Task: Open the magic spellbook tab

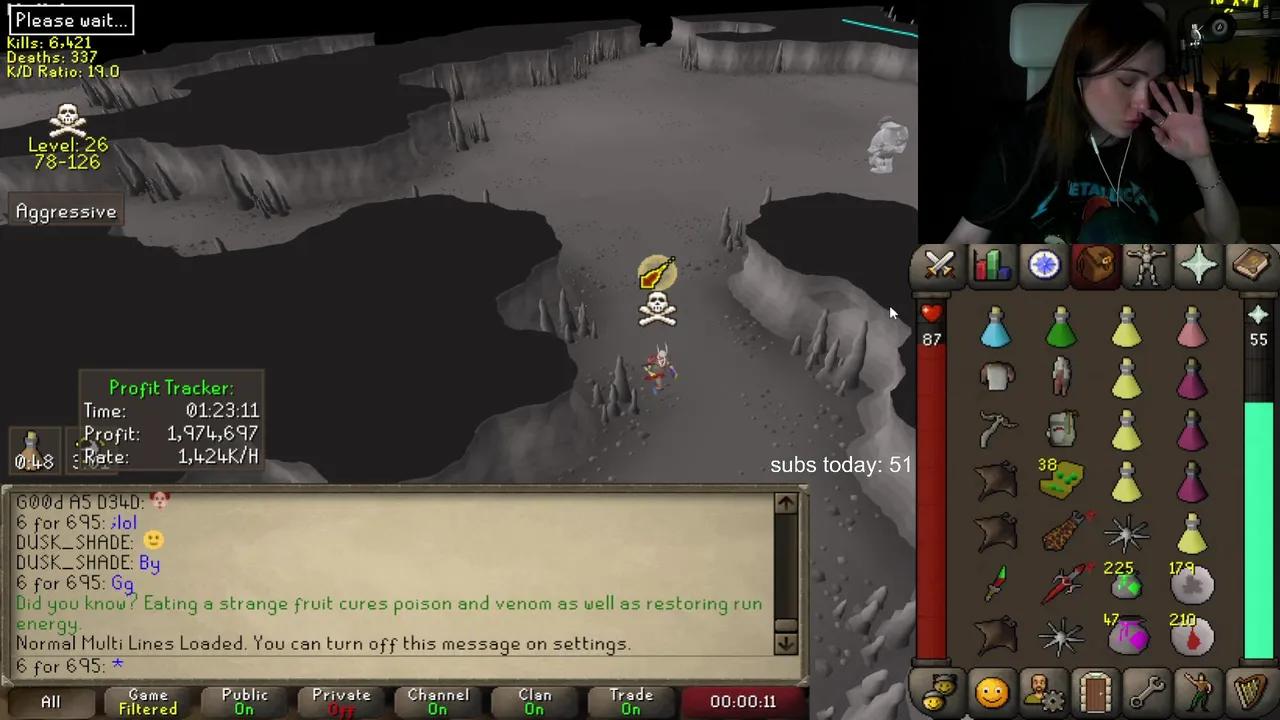Action: pyautogui.click(x=1250, y=264)
